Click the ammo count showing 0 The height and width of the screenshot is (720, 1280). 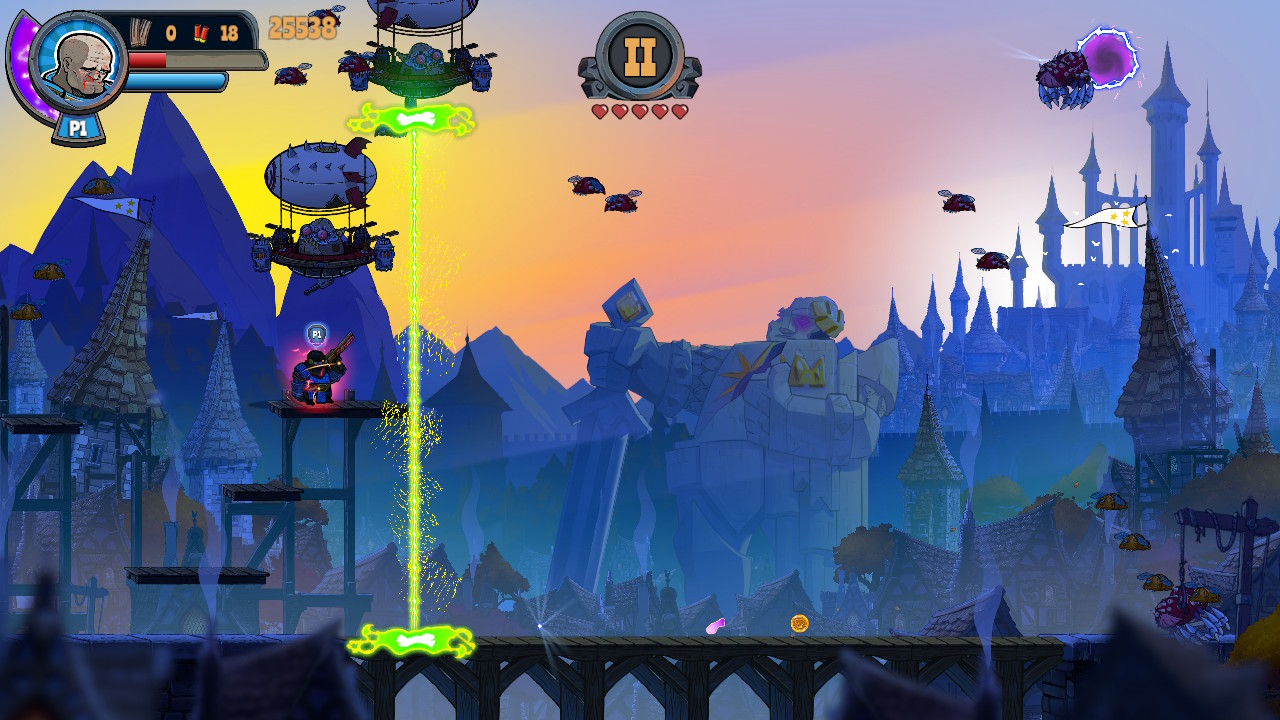pos(170,31)
